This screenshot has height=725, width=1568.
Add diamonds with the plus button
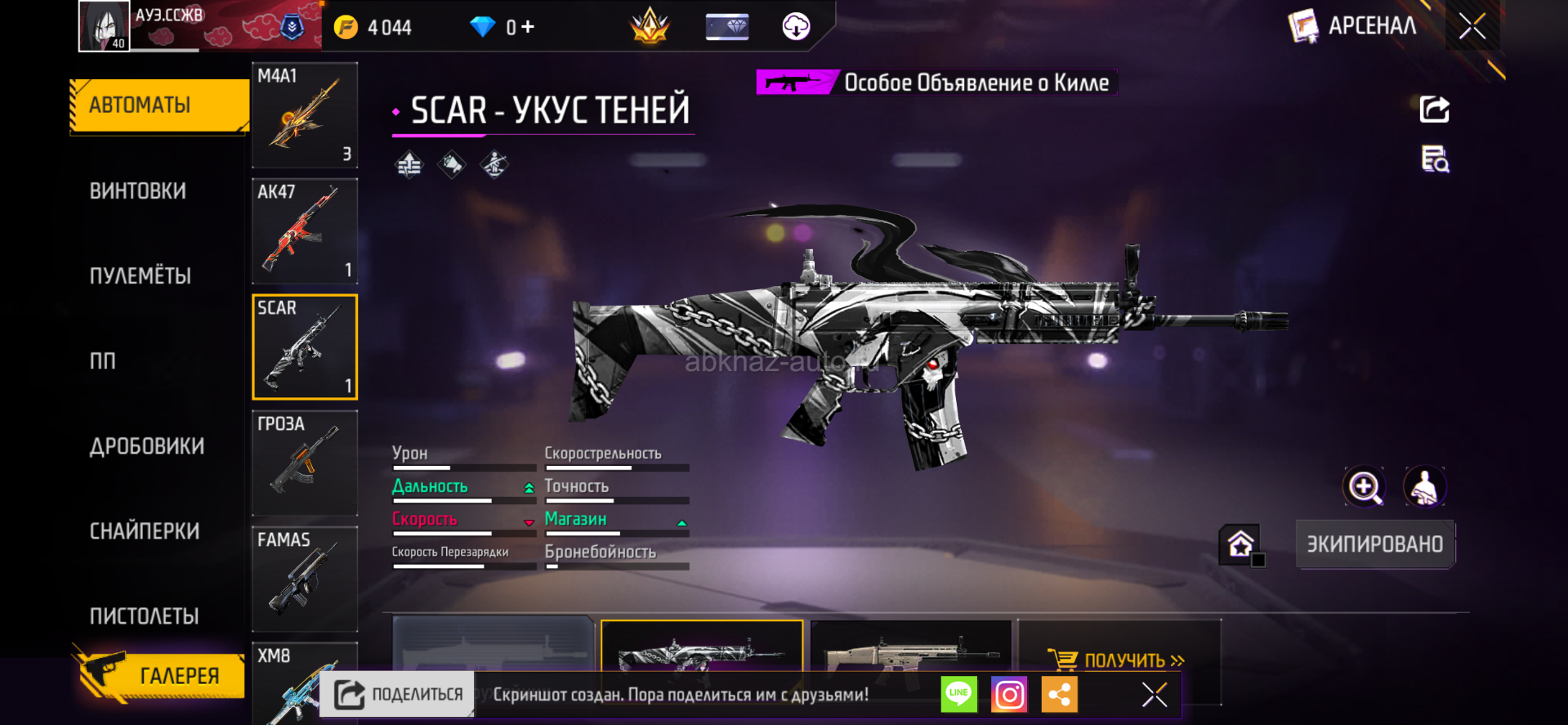pos(528,27)
